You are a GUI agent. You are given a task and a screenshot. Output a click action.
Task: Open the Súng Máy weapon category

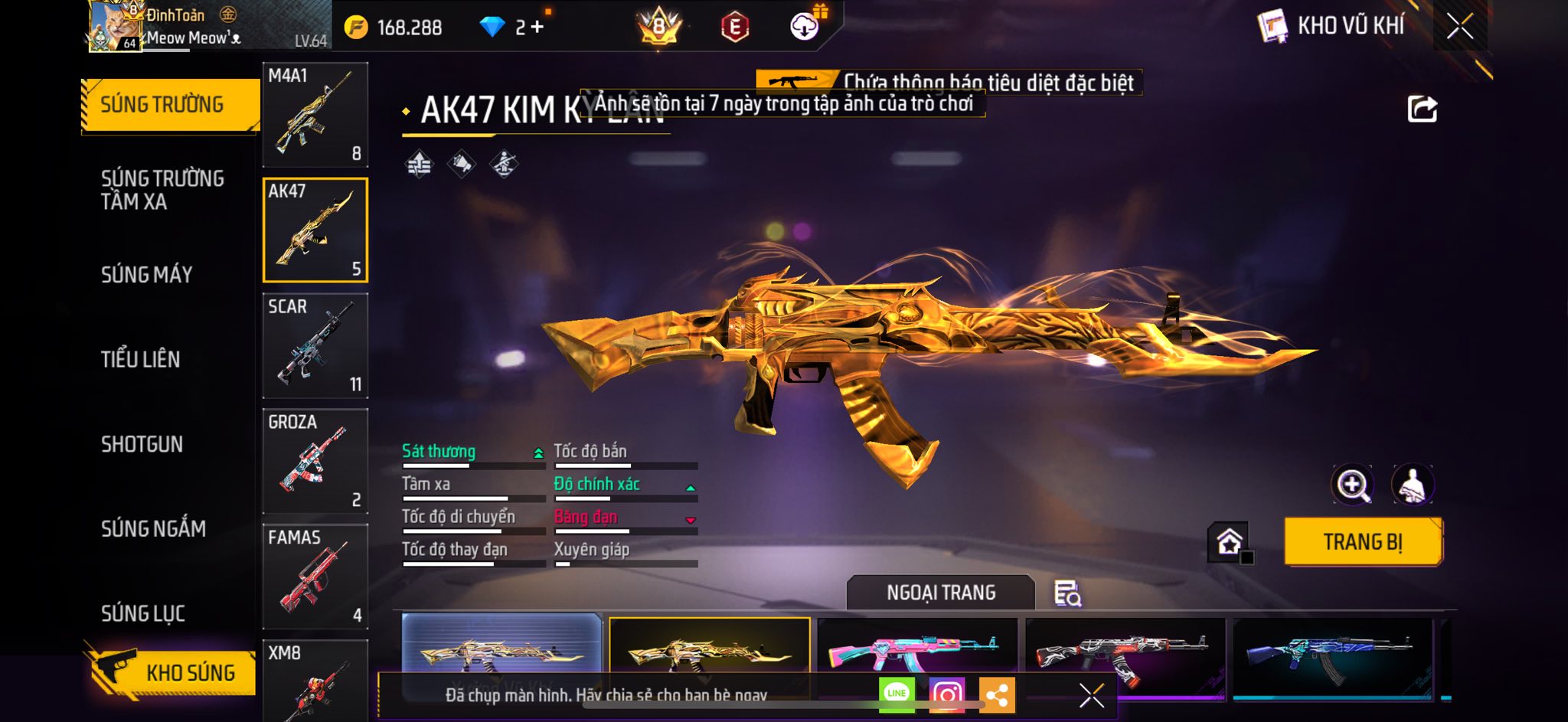(x=147, y=274)
